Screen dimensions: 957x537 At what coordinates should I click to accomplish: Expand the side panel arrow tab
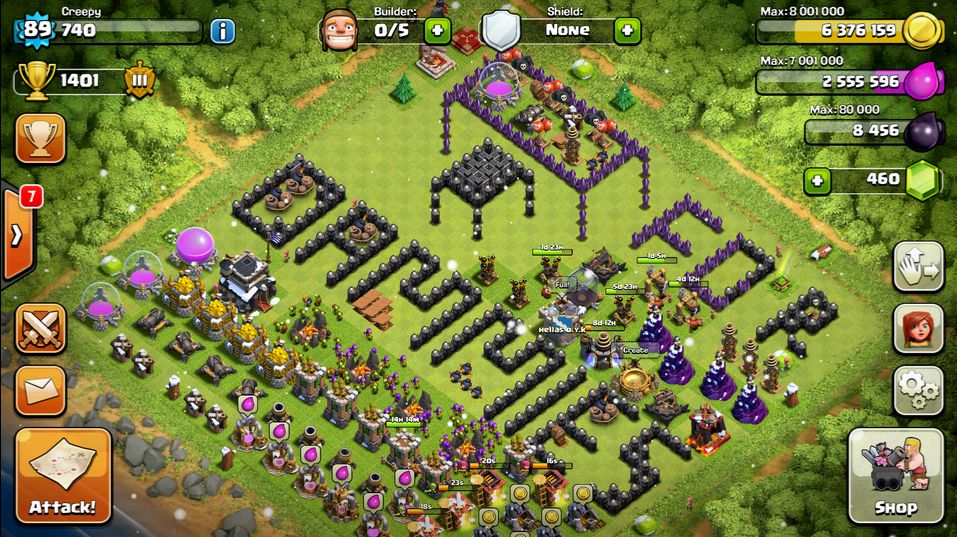(x=17, y=235)
